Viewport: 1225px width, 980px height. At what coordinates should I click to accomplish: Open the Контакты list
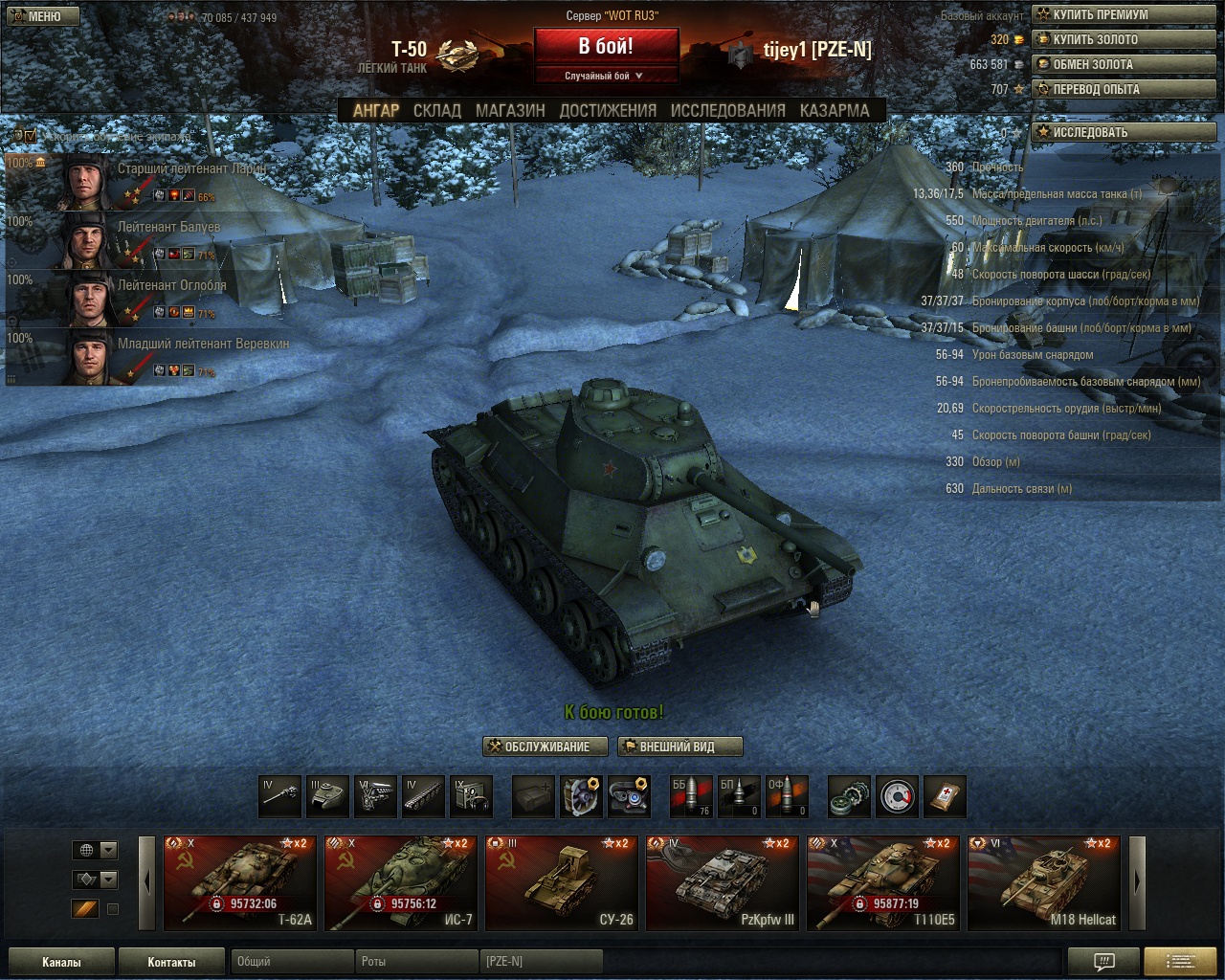pyautogui.click(x=171, y=962)
